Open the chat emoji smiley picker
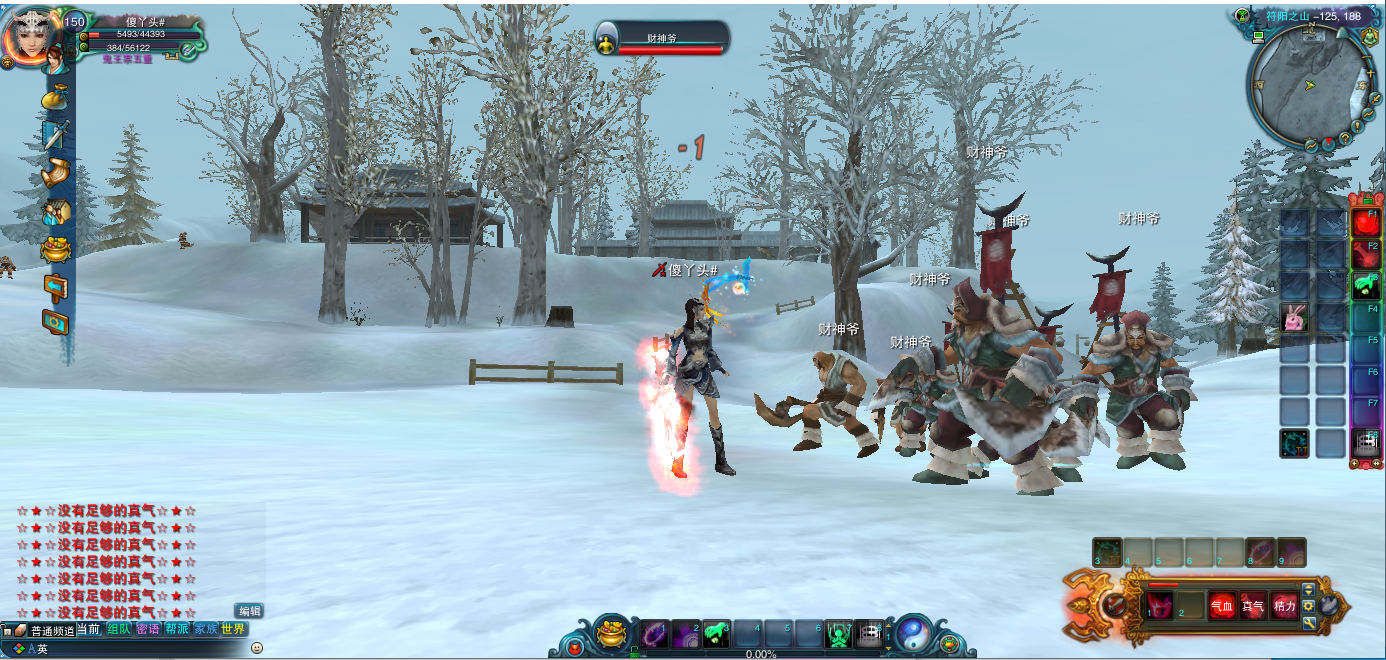Screen dimensions: 1386x660 [257, 648]
